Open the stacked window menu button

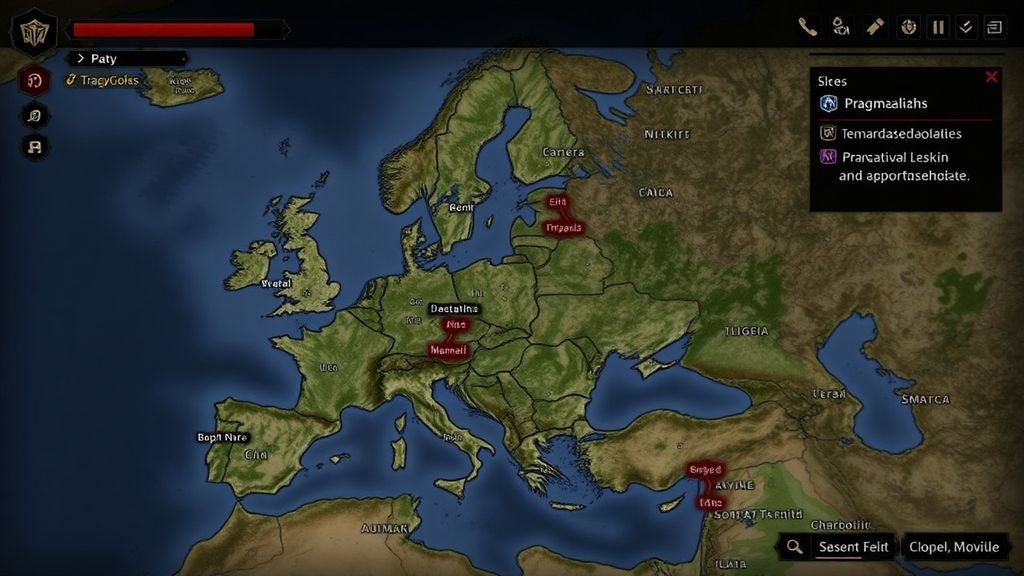pyautogui.click(x=994, y=27)
